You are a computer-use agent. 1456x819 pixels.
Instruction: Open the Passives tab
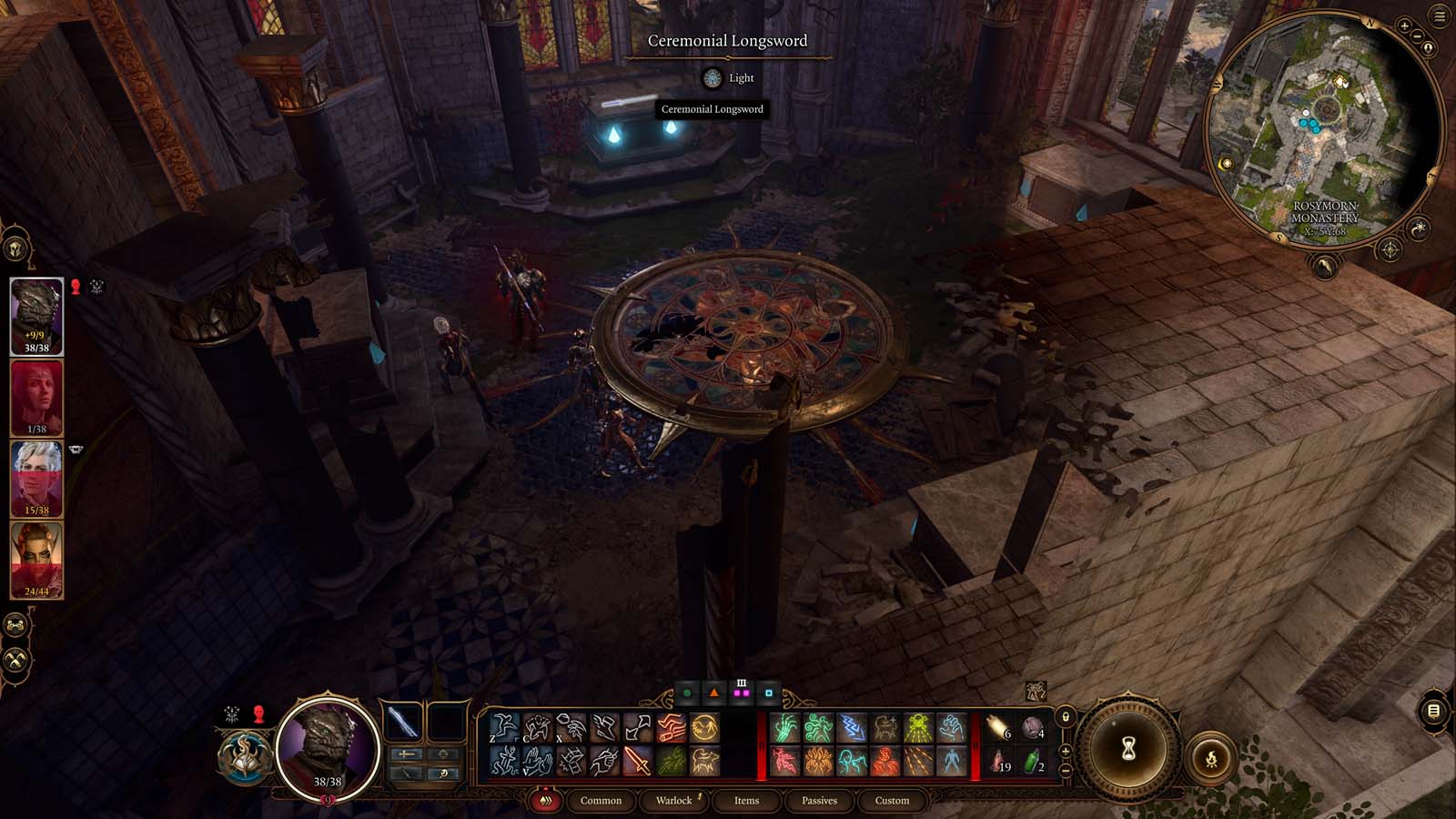click(819, 801)
